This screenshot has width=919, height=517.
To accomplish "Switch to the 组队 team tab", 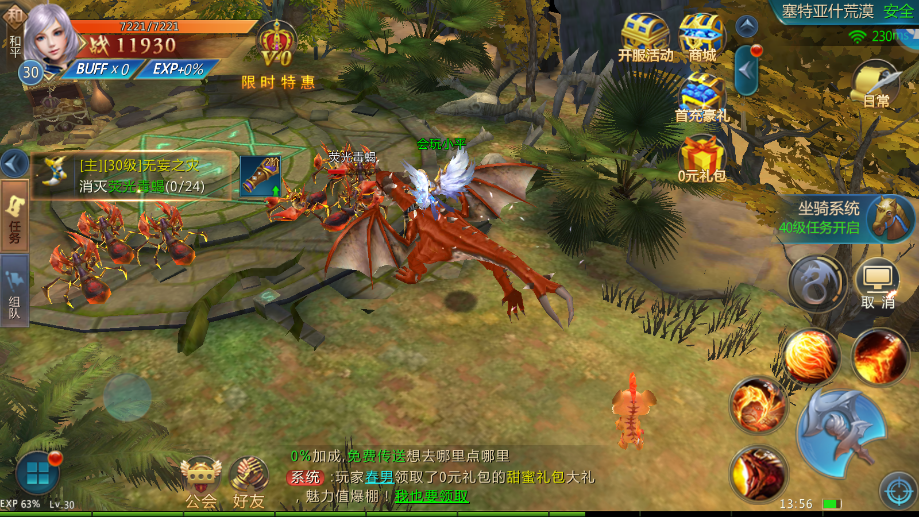I will (x=14, y=290).
